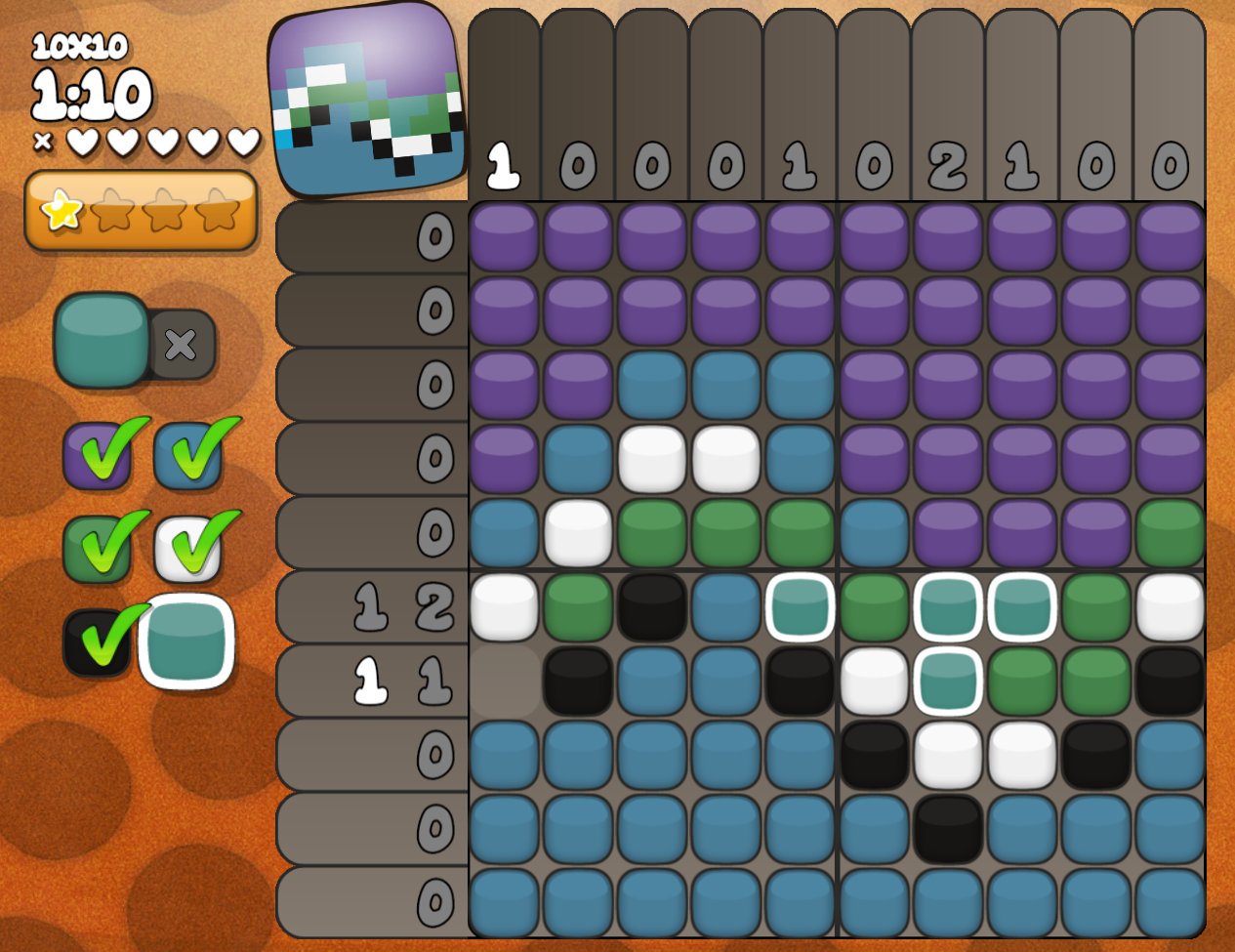The image size is (1235, 952).
Task: Pick the green color swatch
Action: 97,549
